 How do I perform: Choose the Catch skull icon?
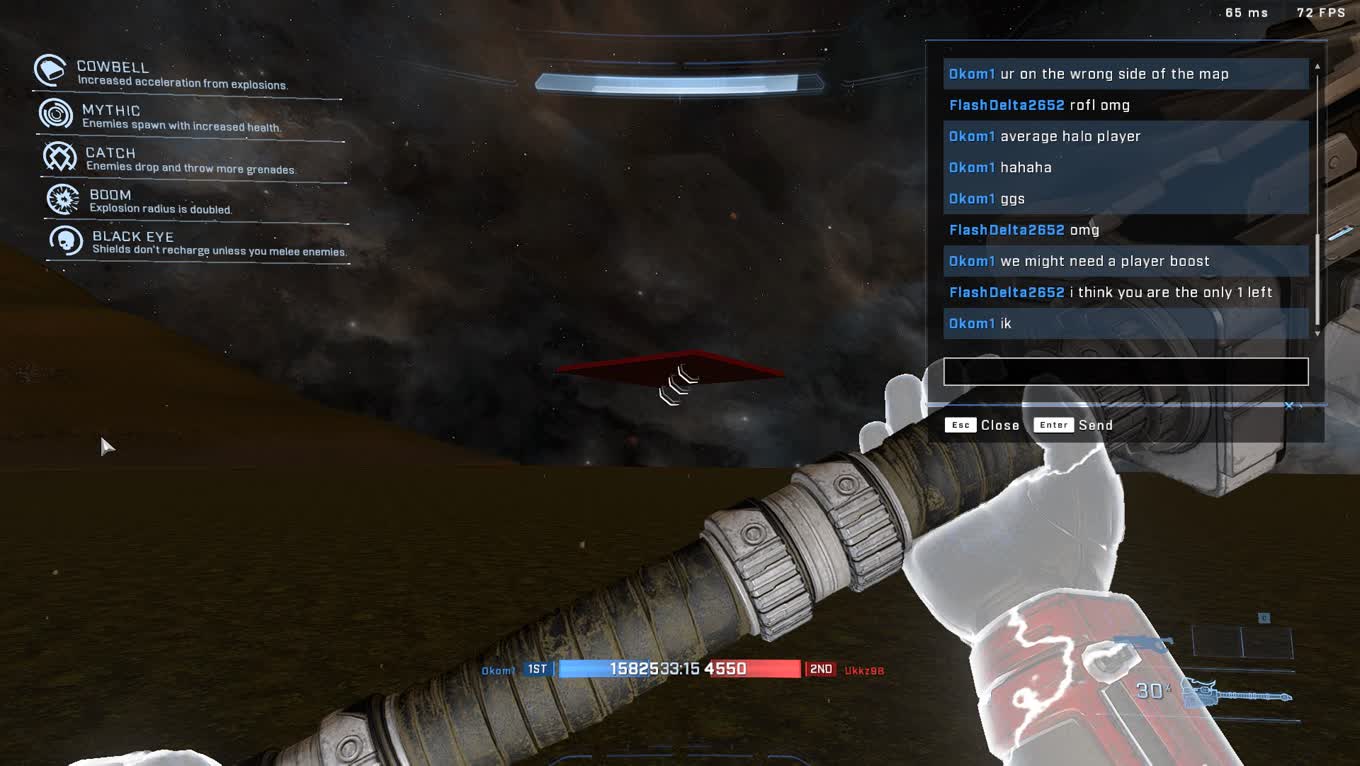(x=60, y=157)
